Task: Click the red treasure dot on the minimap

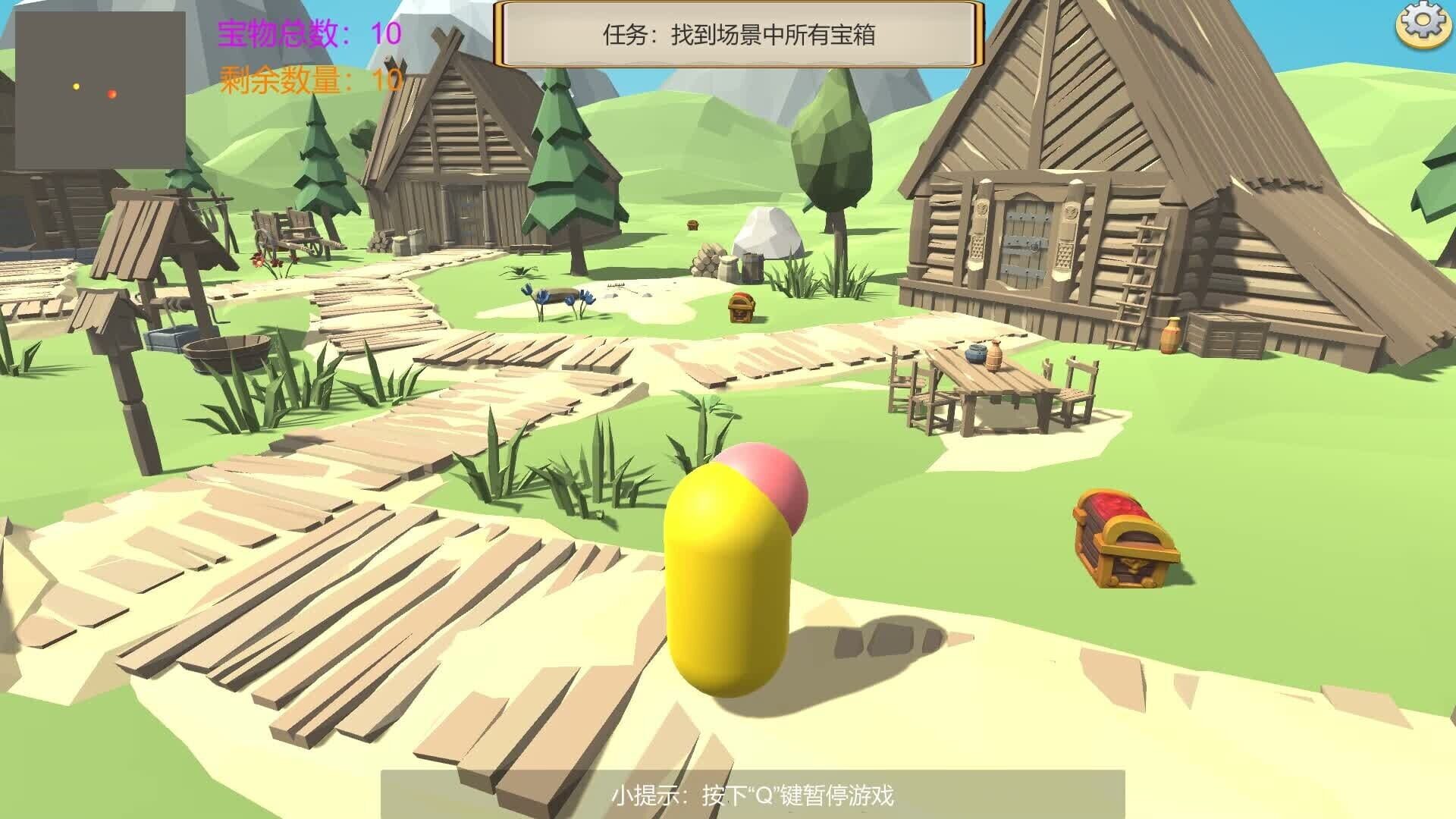Action: click(111, 95)
